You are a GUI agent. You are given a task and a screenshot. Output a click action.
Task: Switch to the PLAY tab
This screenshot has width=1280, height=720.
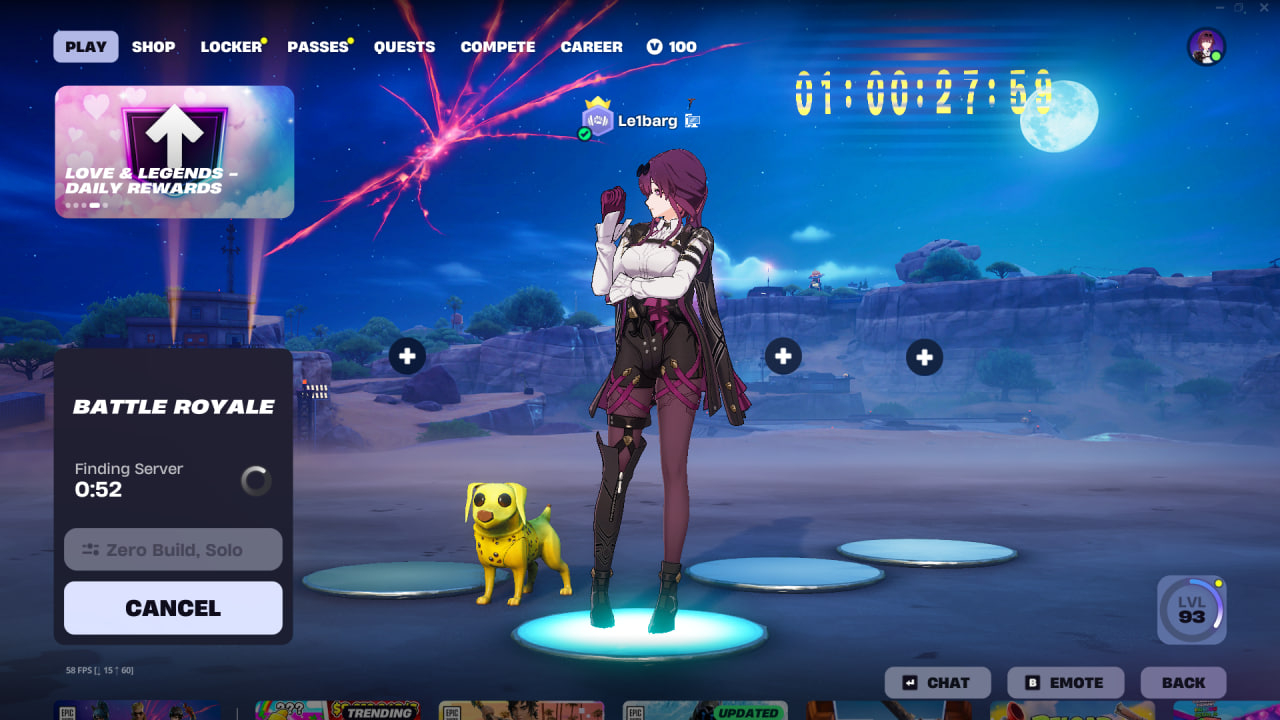(x=86, y=47)
